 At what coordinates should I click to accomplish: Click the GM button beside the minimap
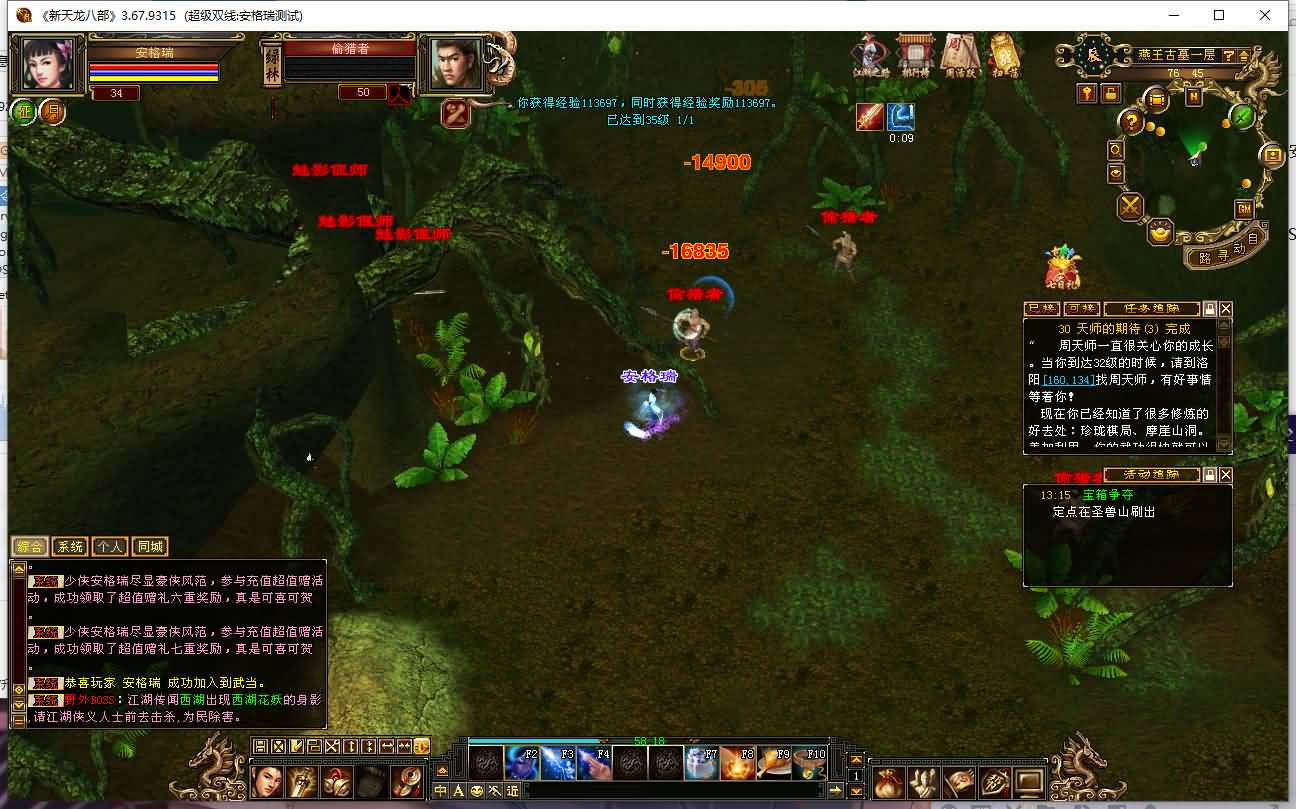click(x=1244, y=208)
